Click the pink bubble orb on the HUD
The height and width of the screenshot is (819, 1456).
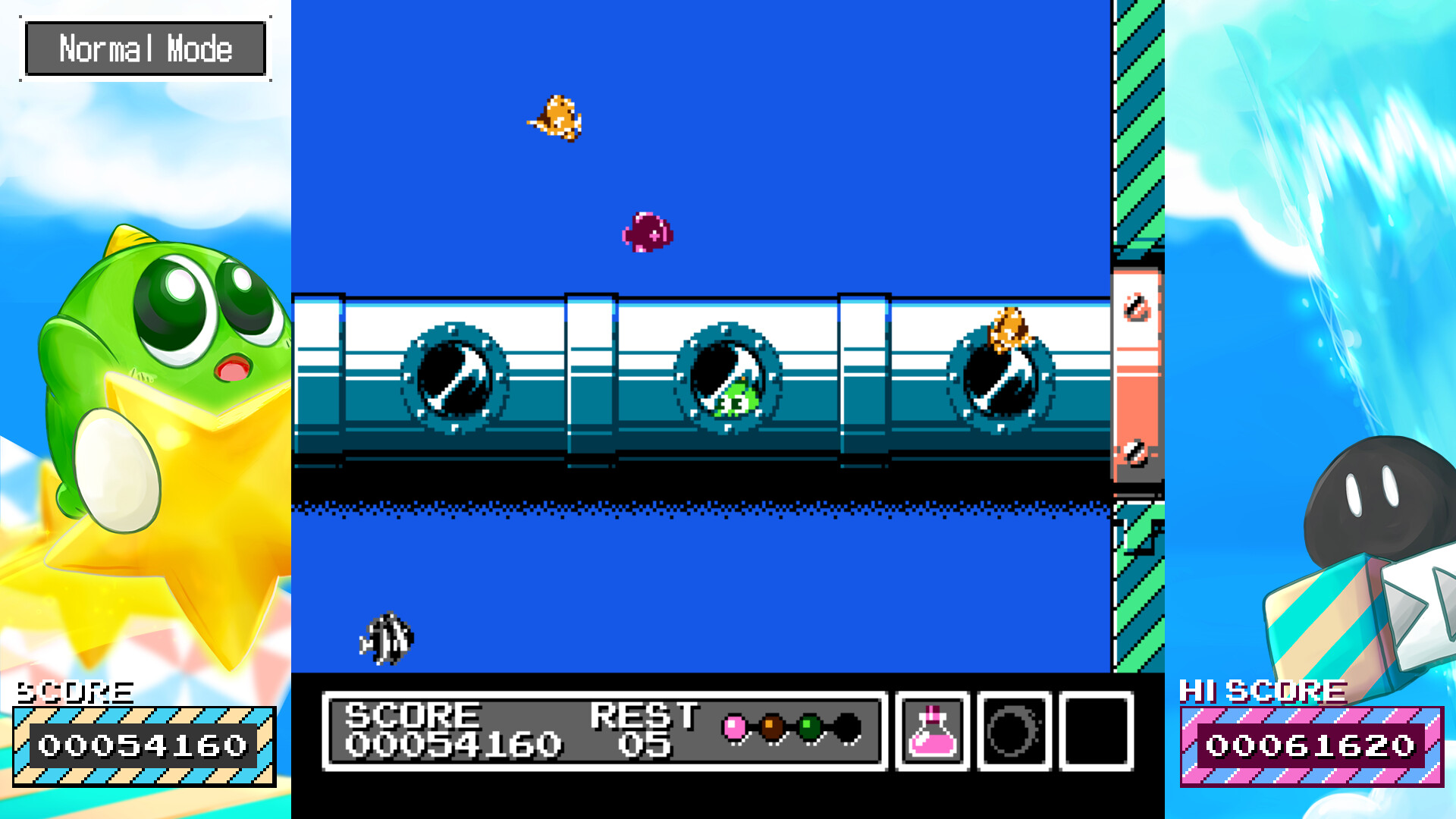click(736, 726)
